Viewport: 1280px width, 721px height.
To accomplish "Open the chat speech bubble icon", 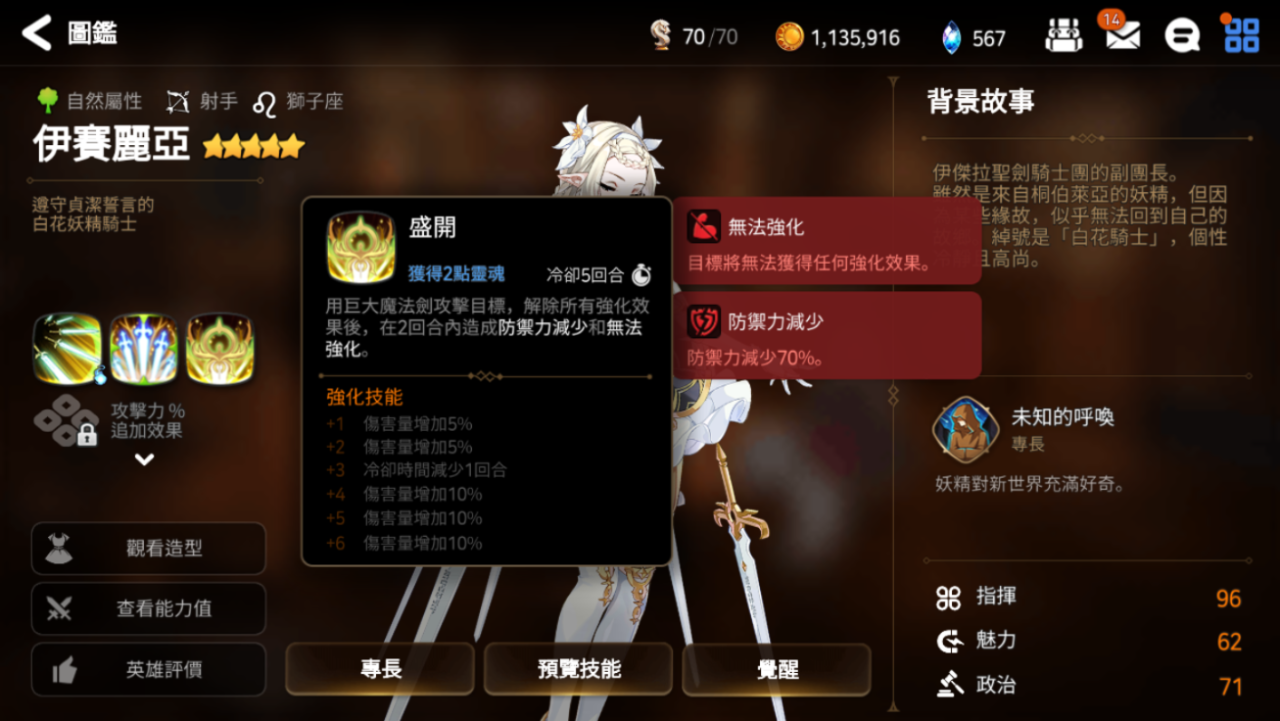I will tap(1182, 33).
